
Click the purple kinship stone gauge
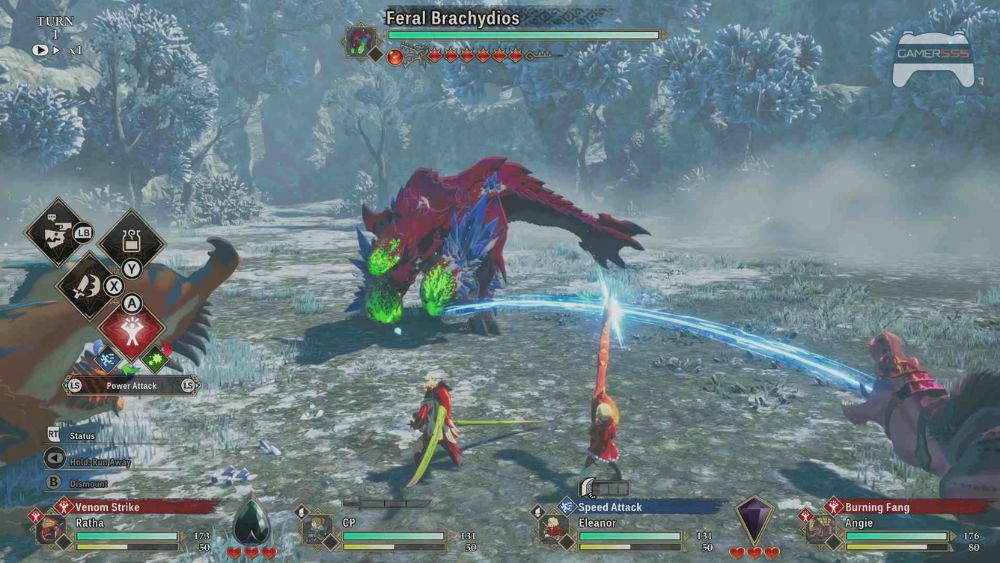tap(754, 520)
